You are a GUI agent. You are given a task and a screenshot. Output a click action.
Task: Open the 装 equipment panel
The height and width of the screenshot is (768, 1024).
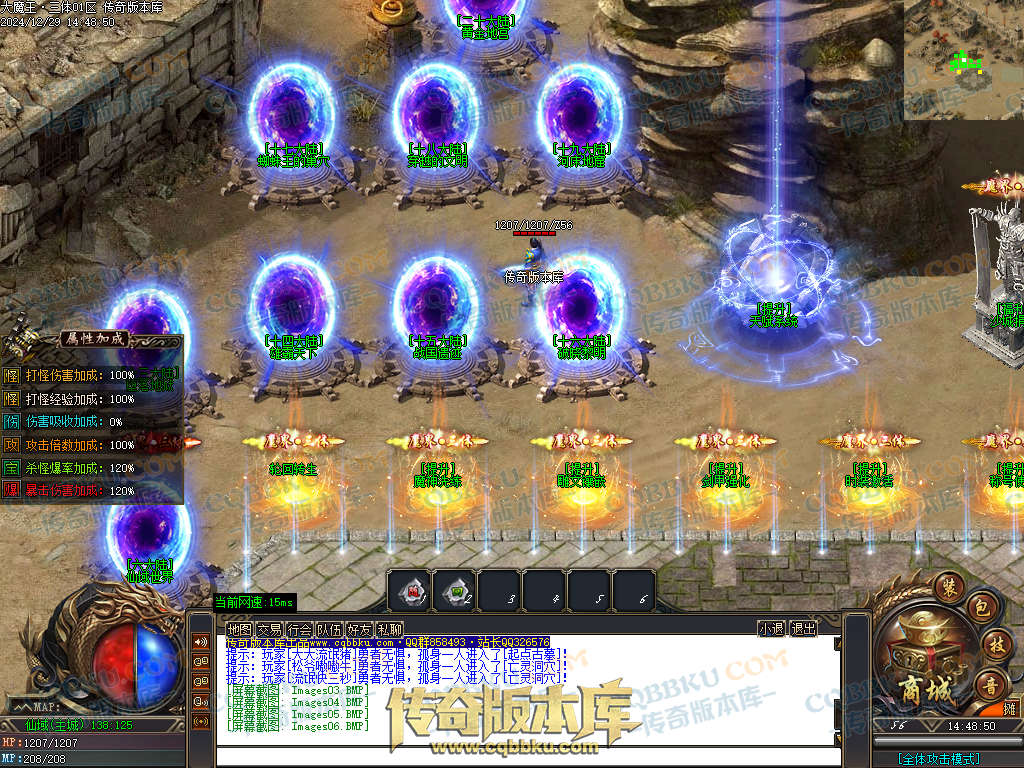coord(948,587)
